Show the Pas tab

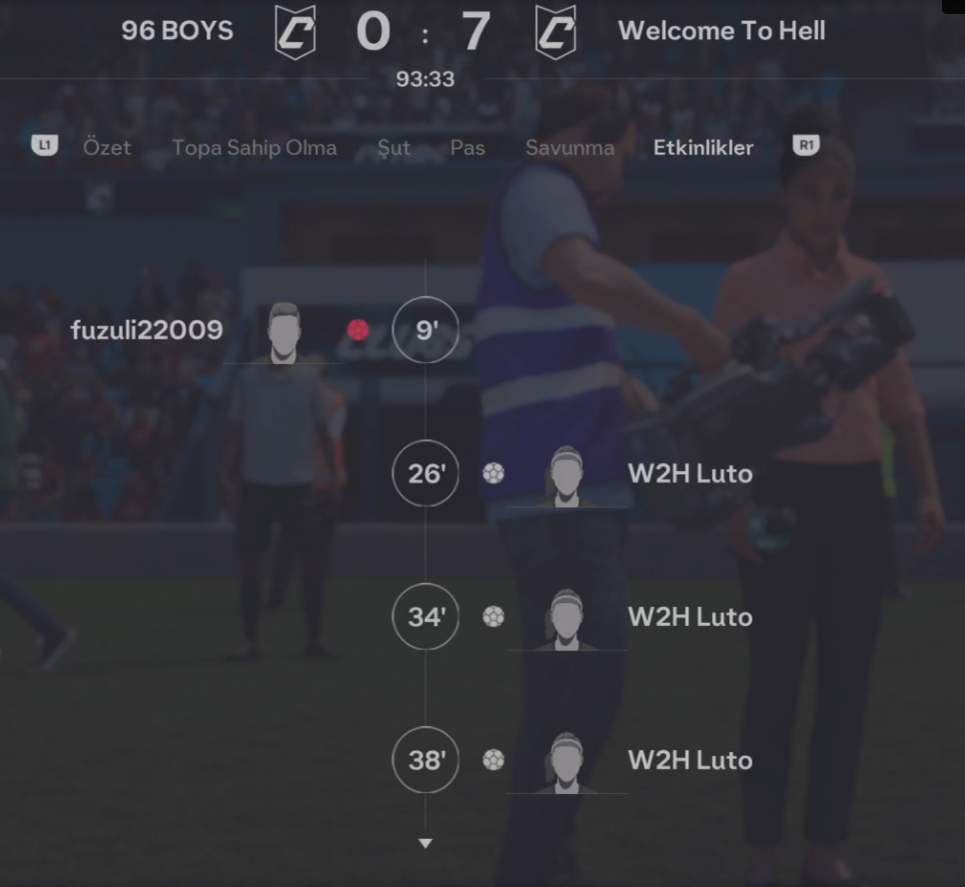point(467,148)
